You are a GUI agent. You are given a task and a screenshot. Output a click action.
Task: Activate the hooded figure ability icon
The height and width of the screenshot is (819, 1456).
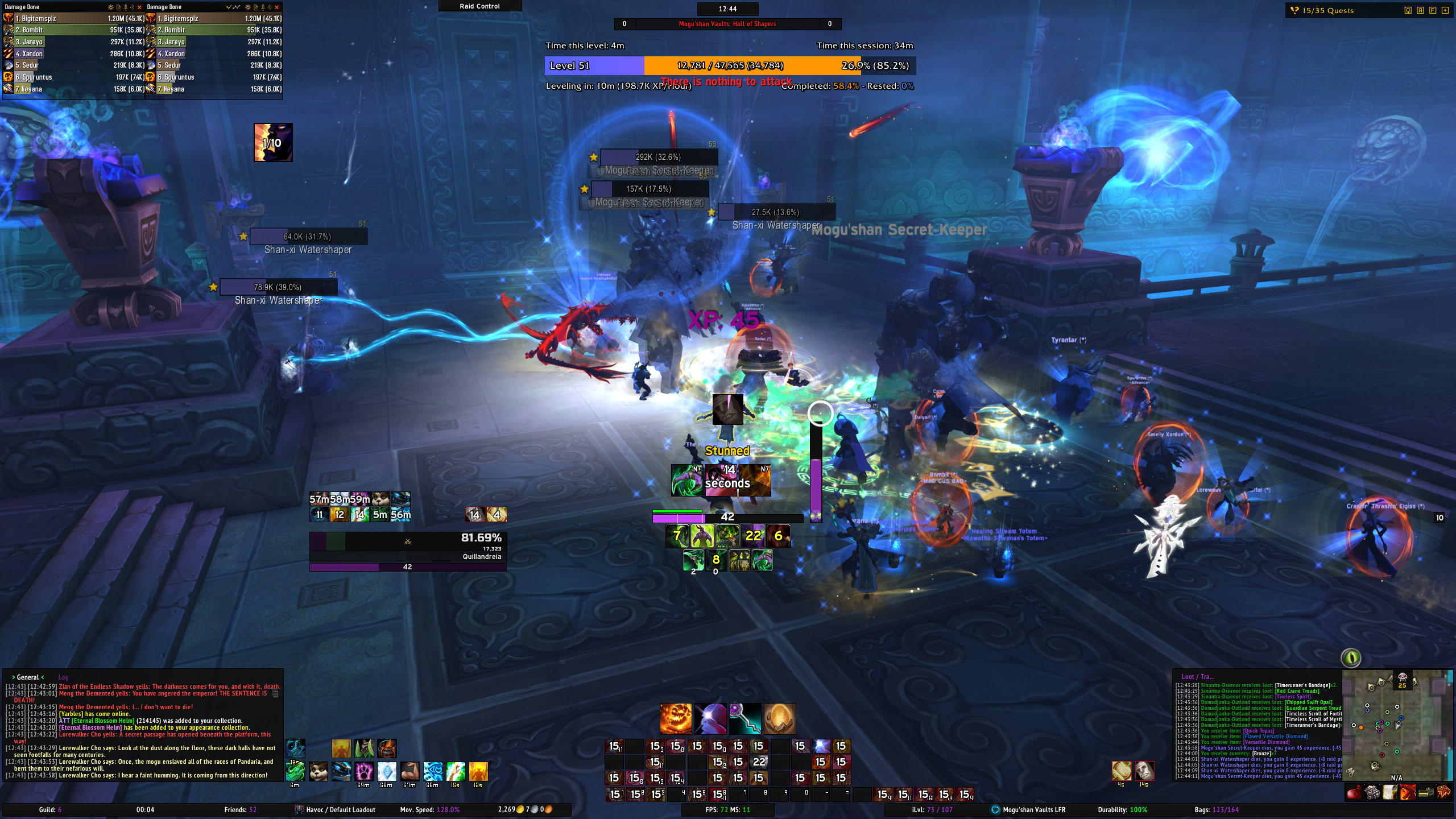pyautogui.click(x=710, y=718)
